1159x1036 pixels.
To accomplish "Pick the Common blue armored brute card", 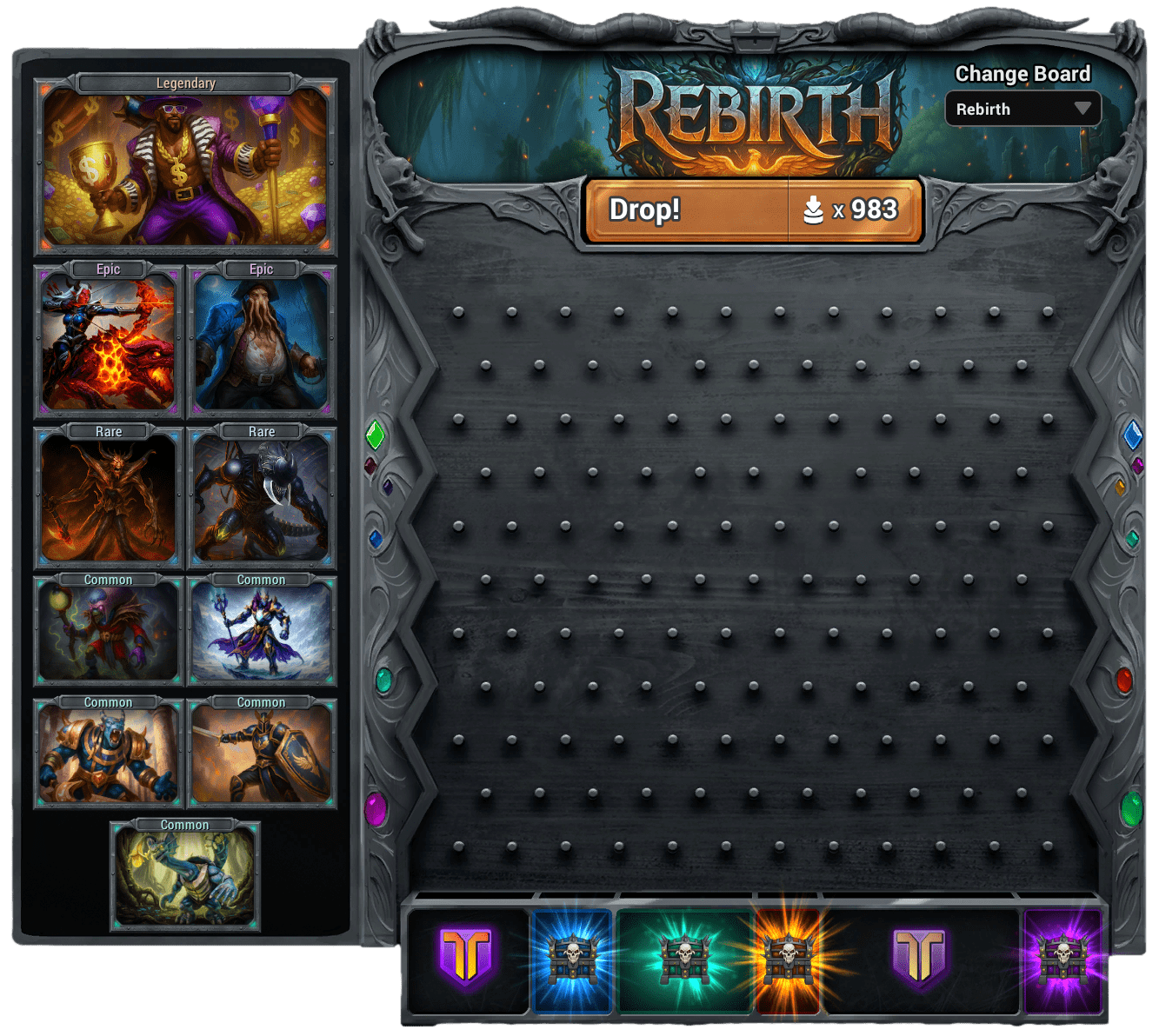I will [109, 754].
